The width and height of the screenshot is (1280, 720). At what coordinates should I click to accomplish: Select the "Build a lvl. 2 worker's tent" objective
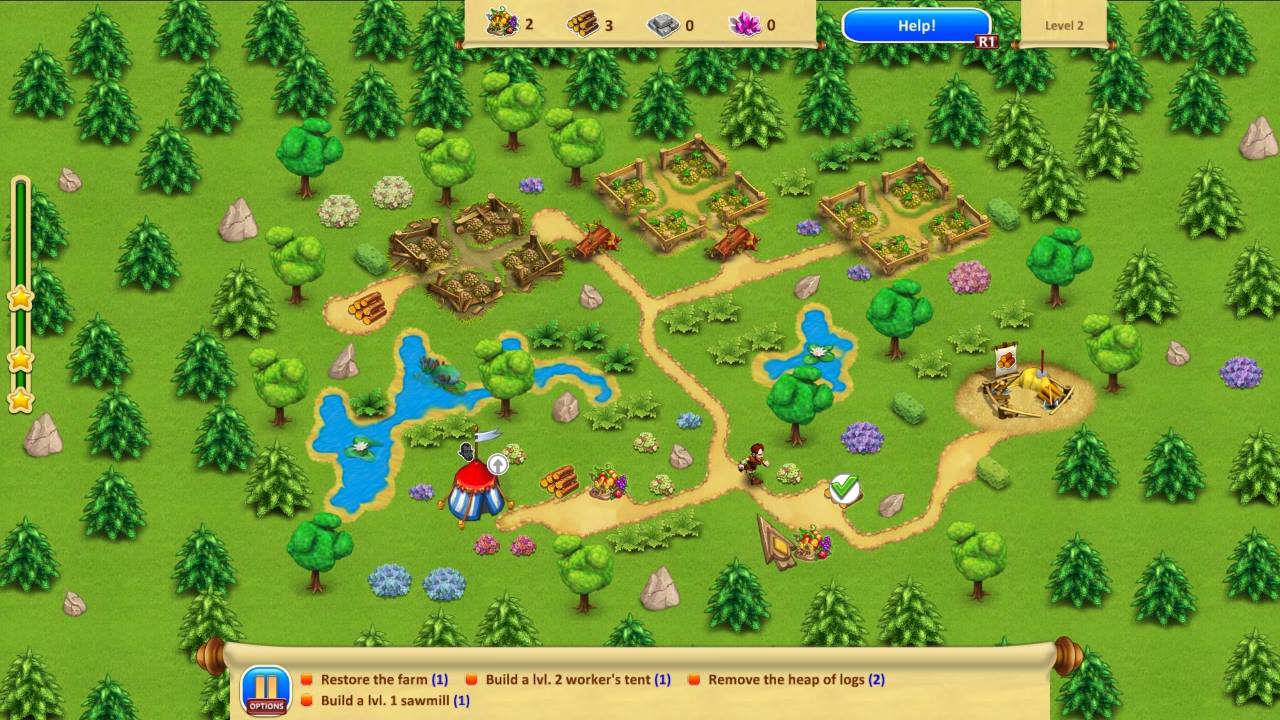click(x=577, y=680)
